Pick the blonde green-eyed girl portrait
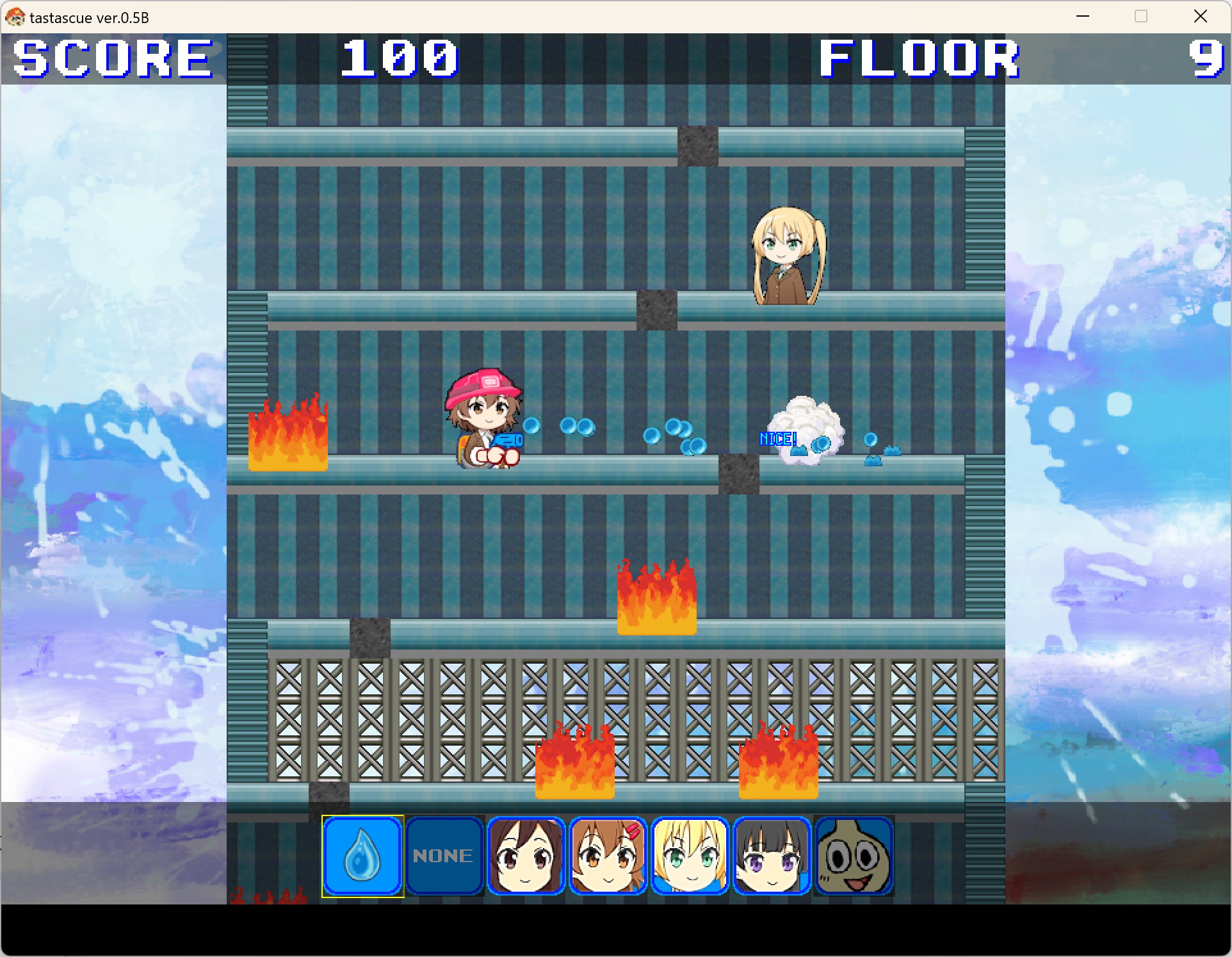 pyautogui.click(x=690, y=856)
